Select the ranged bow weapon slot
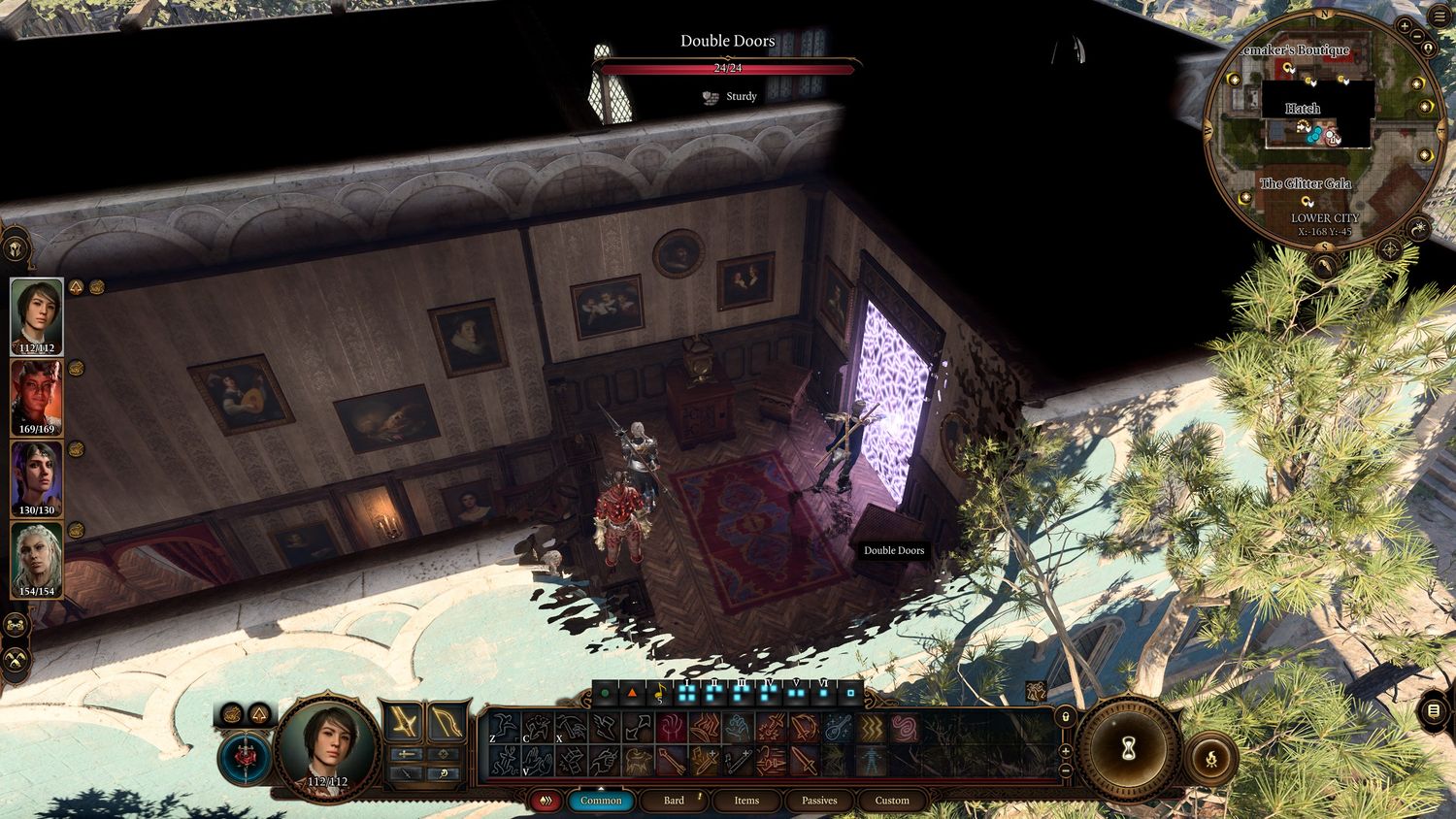Screen dimensions: 1456x819 point(446,722)
